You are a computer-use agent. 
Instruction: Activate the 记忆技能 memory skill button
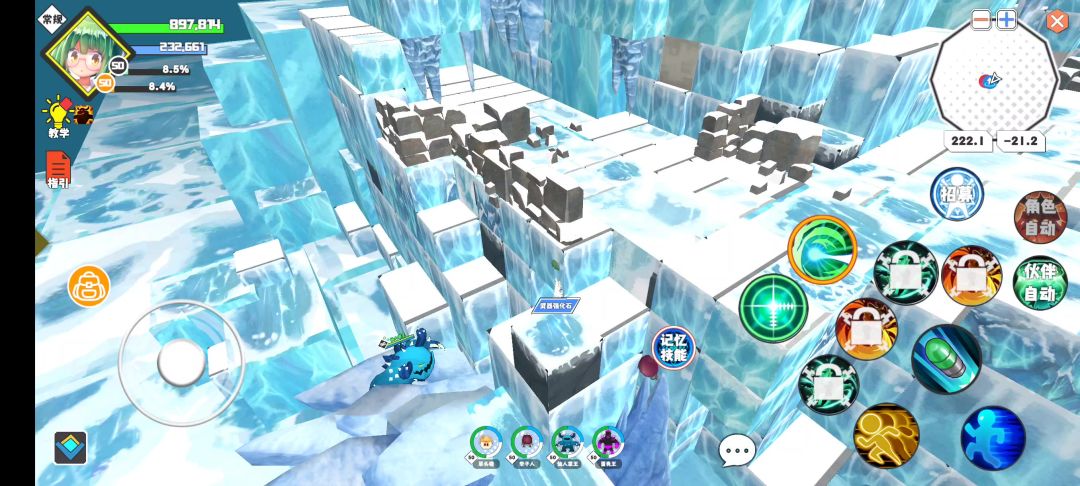[673, 347]
